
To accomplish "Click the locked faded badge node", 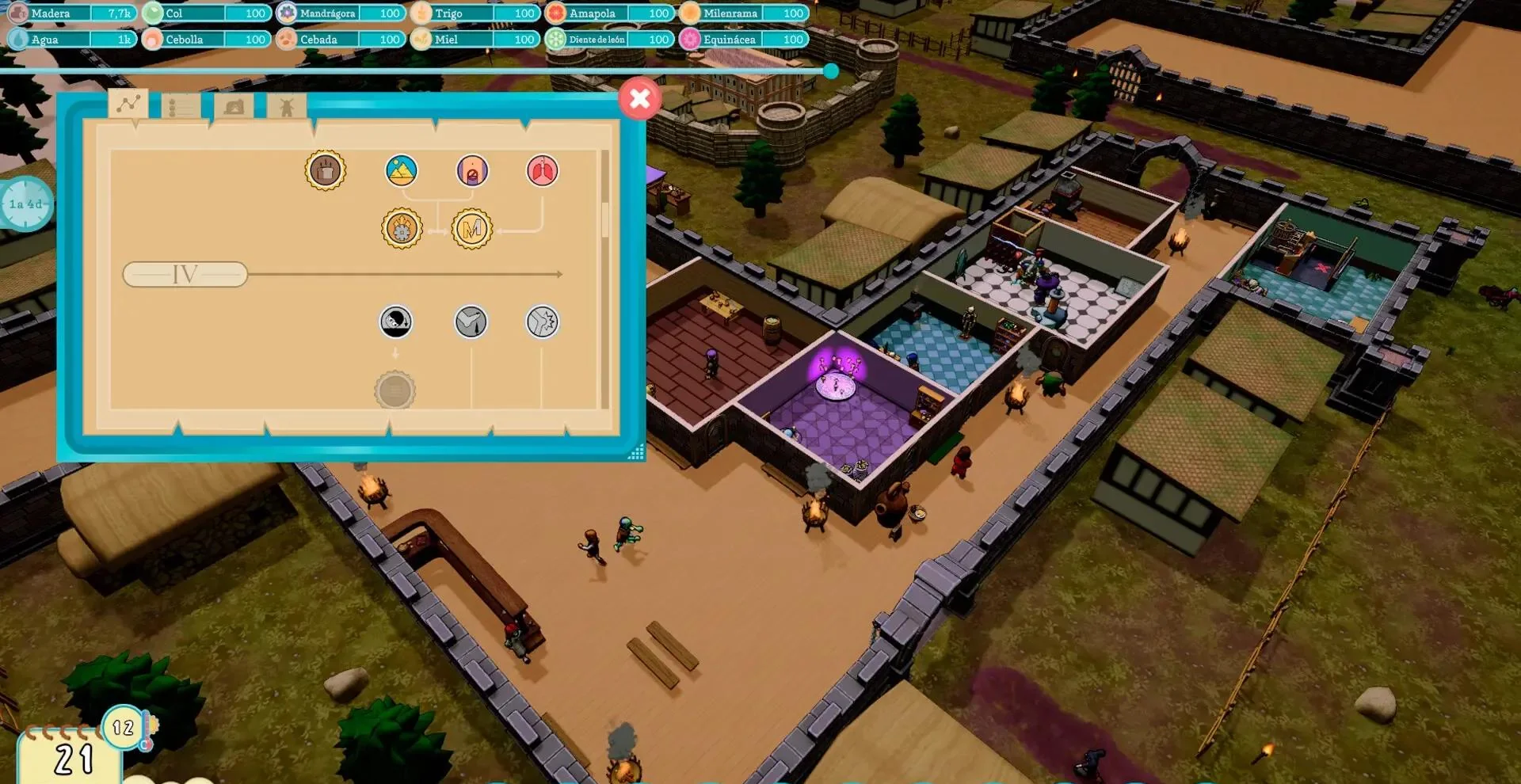I will pyautogui.click(x=395, y=390).
